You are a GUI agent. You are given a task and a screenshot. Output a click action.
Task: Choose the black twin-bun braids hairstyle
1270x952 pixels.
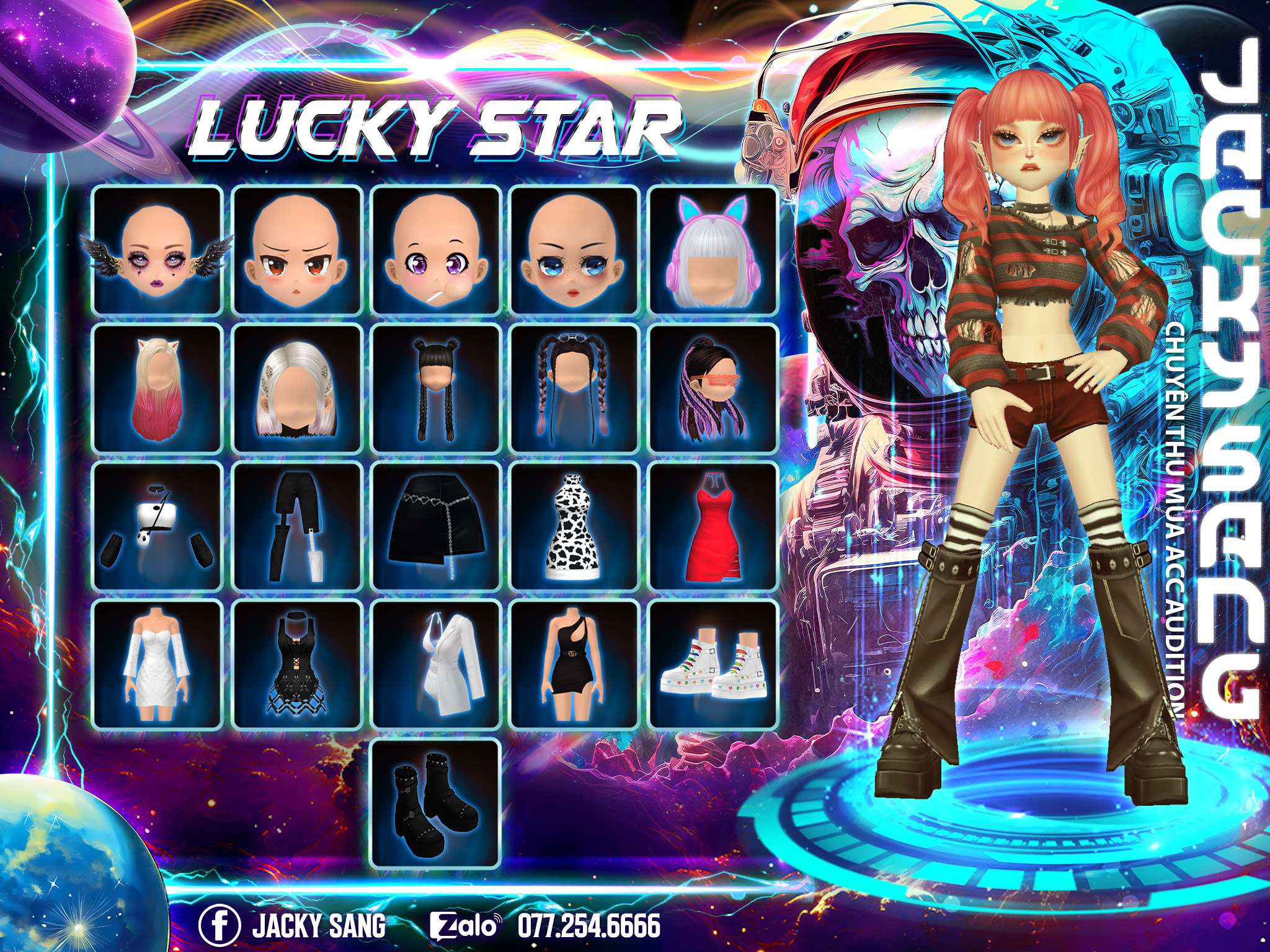coord(436,389)
